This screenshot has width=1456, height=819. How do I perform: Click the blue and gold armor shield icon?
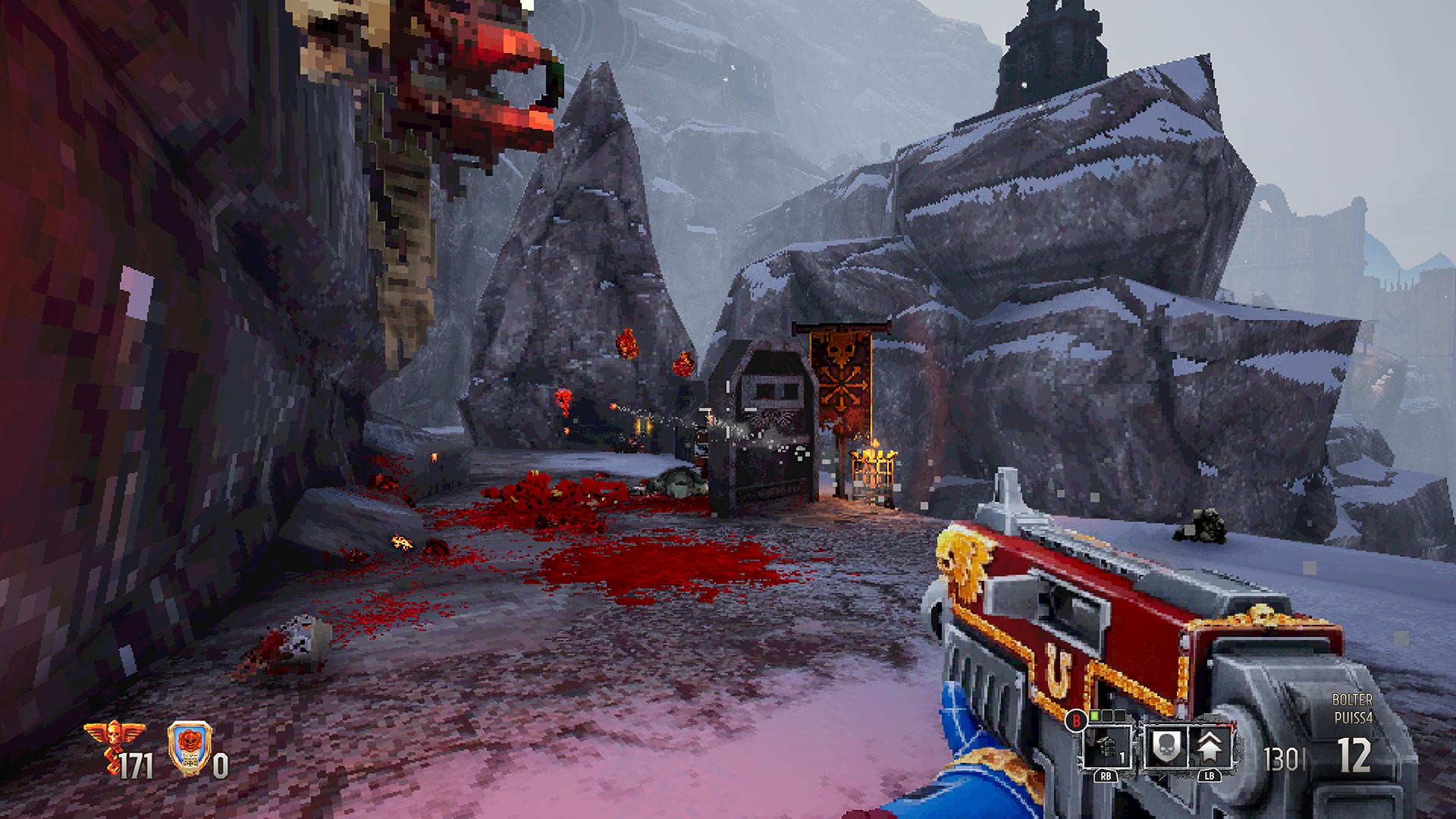click(x=187, y=745)
